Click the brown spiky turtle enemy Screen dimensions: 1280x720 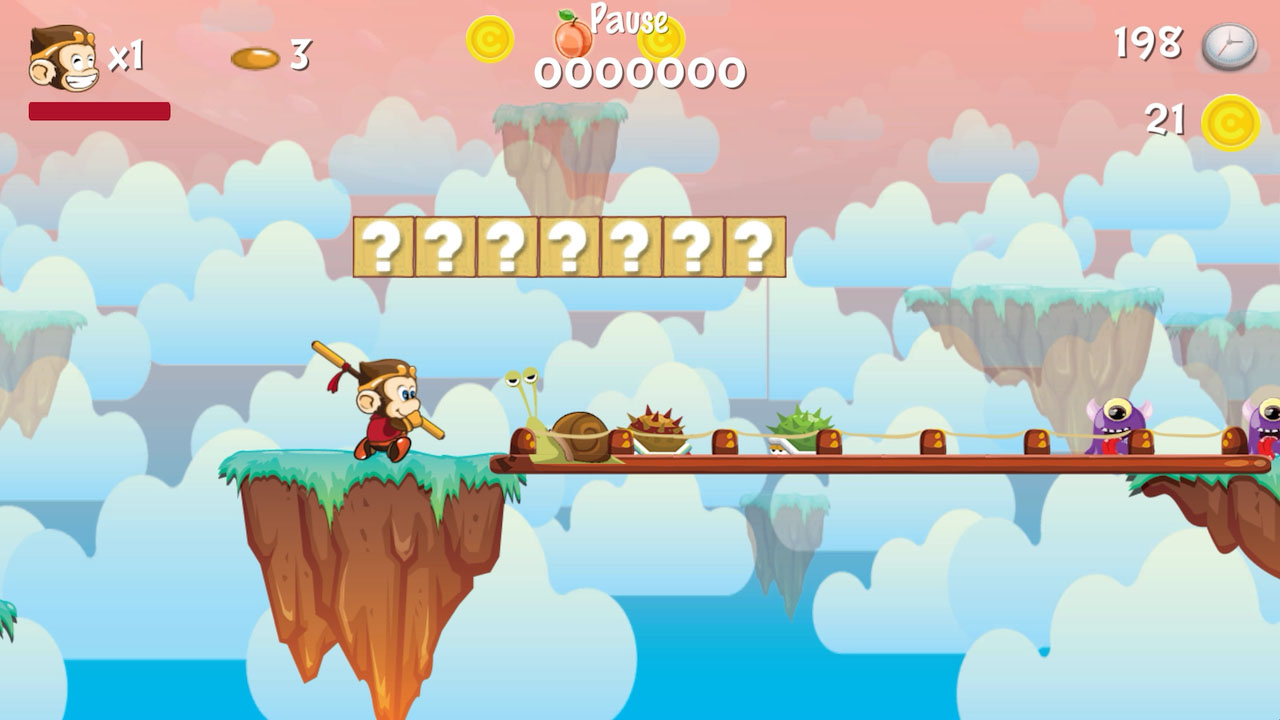coord(660,430)
